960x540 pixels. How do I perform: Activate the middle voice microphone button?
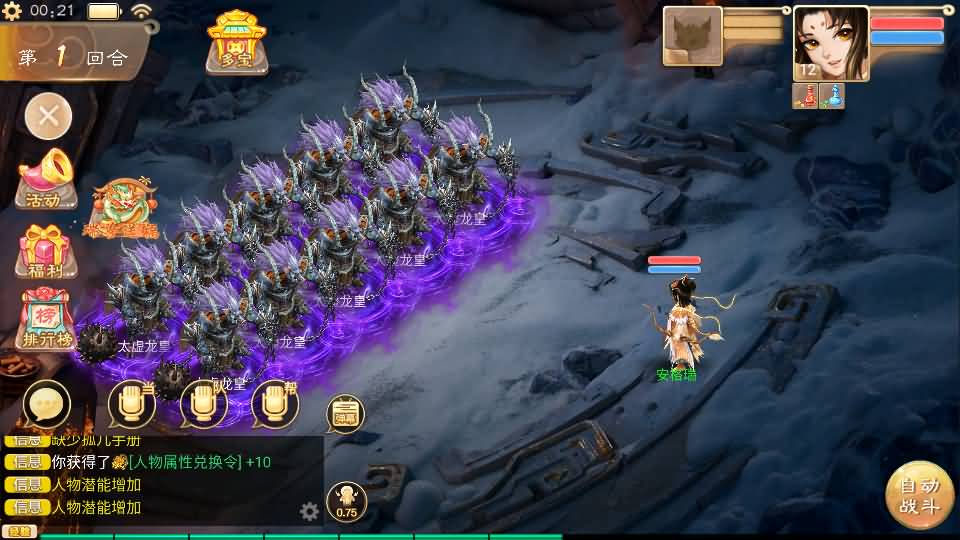tap(204, 404)
